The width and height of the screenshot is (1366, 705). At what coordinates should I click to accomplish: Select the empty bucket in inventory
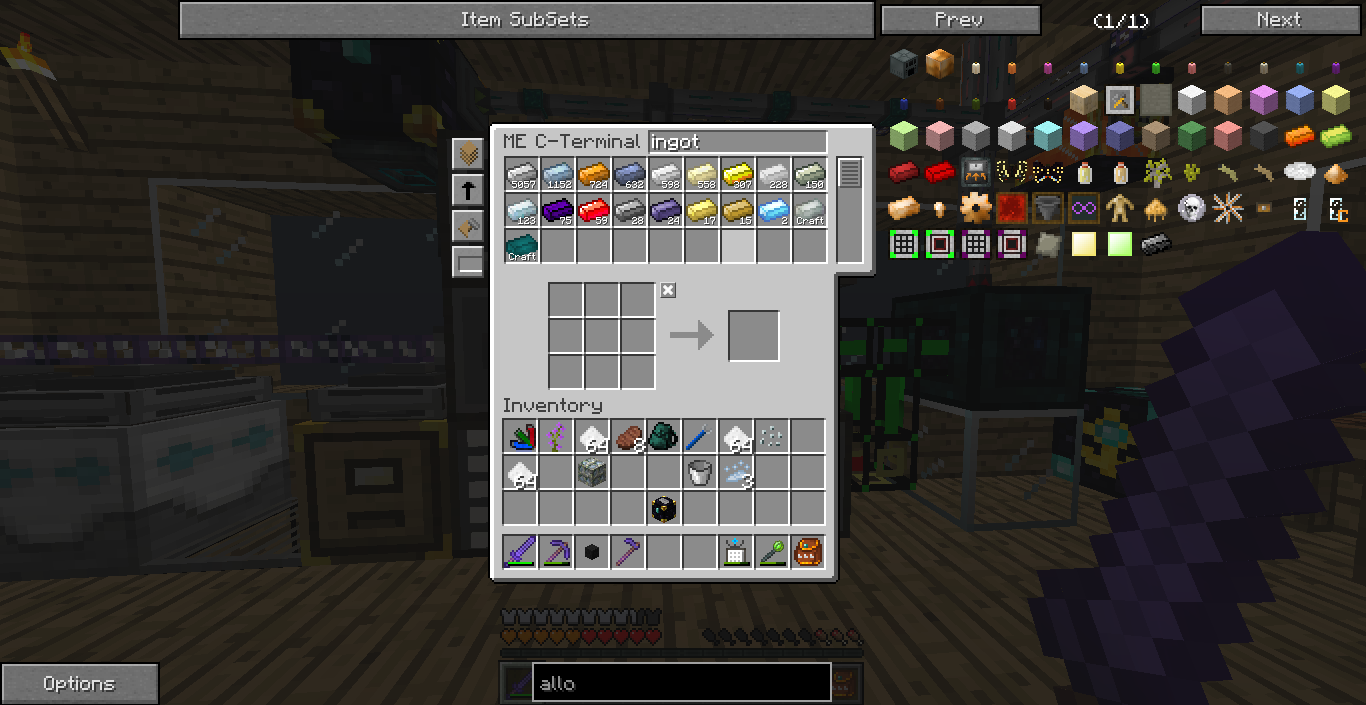[x=699, y=472]
